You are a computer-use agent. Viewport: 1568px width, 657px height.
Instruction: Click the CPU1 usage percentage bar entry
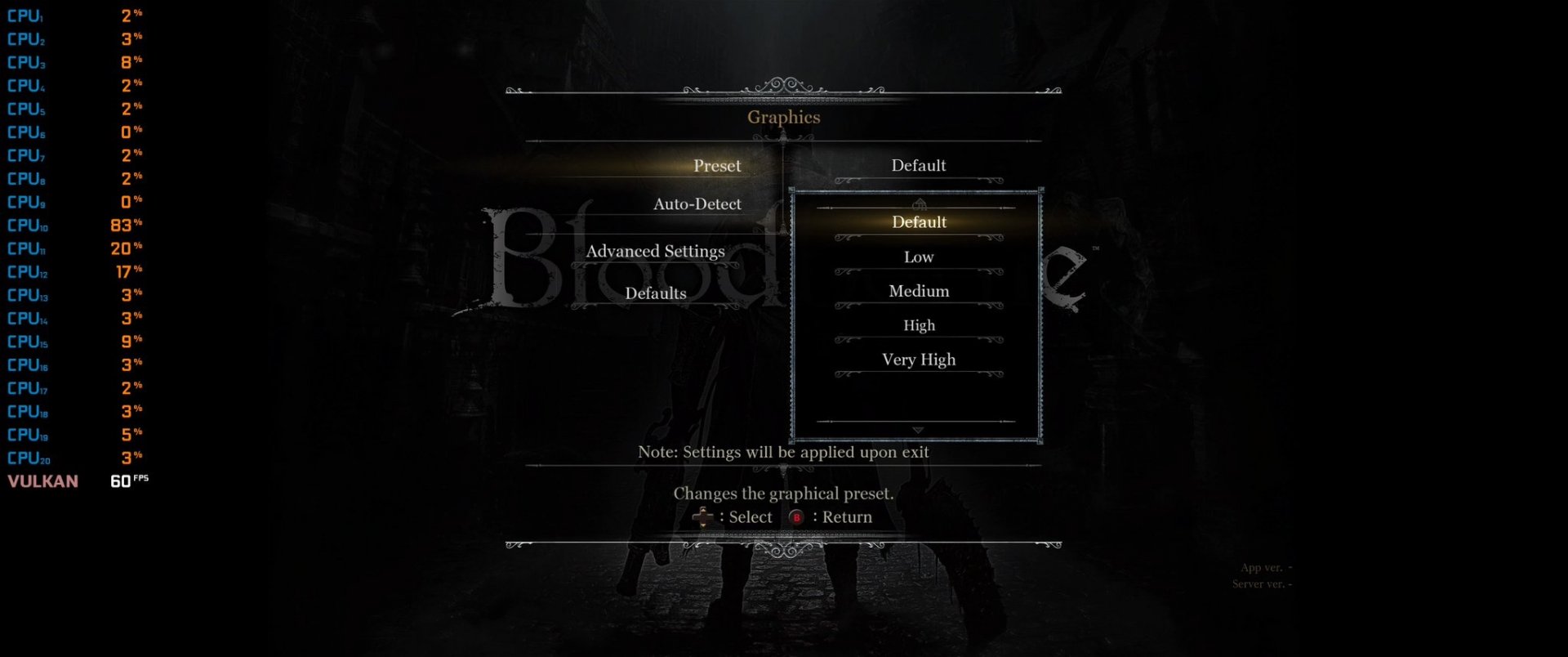point(73,14)
